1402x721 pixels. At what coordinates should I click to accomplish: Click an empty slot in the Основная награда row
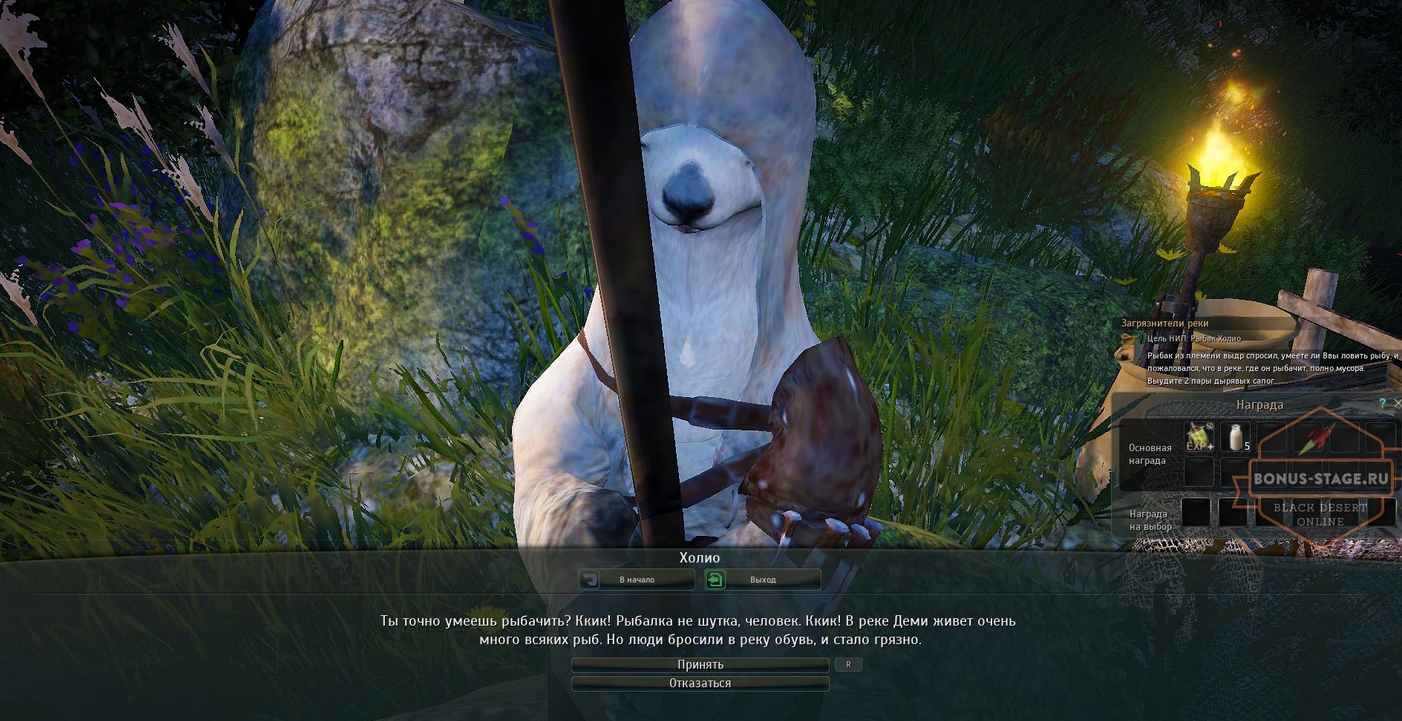pos(1199,470)
